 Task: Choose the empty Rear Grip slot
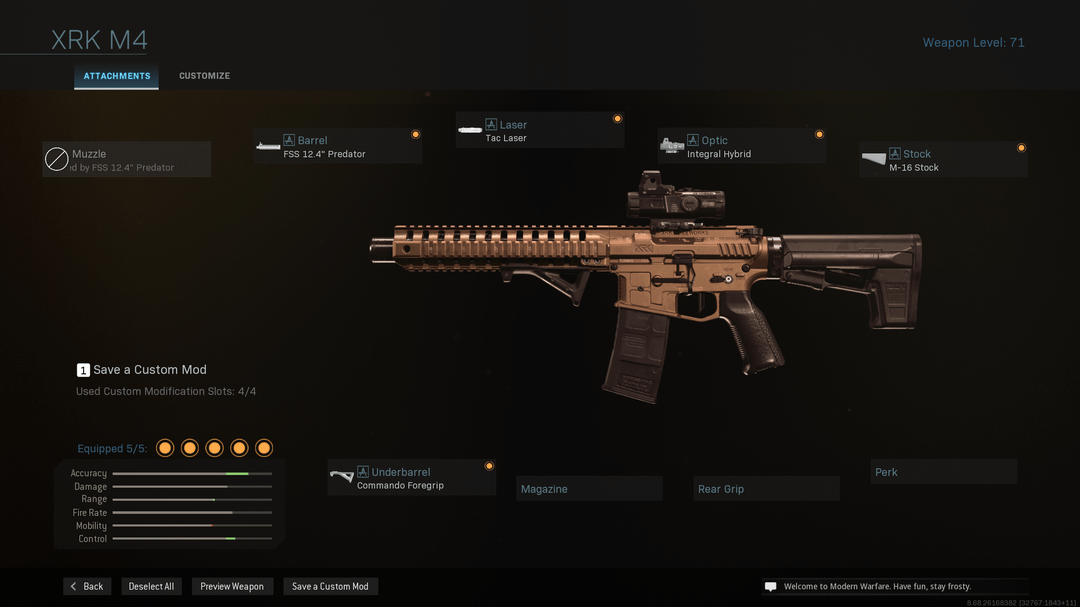[x=767, y=489]
